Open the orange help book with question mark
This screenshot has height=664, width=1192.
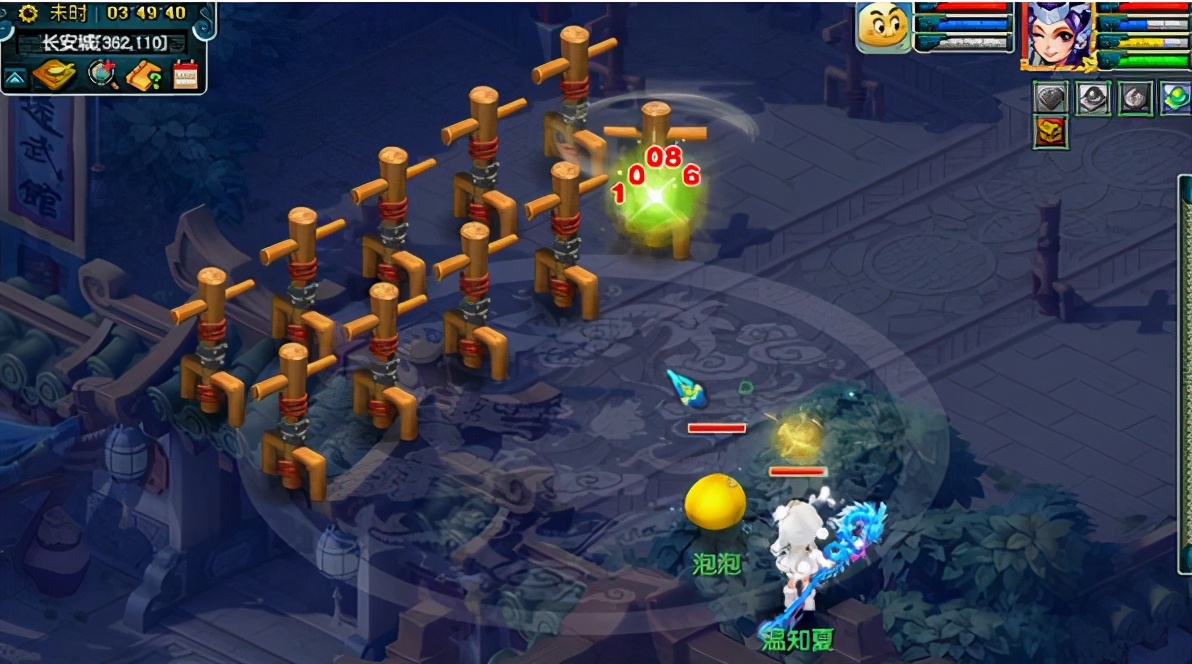coord(143,75)
